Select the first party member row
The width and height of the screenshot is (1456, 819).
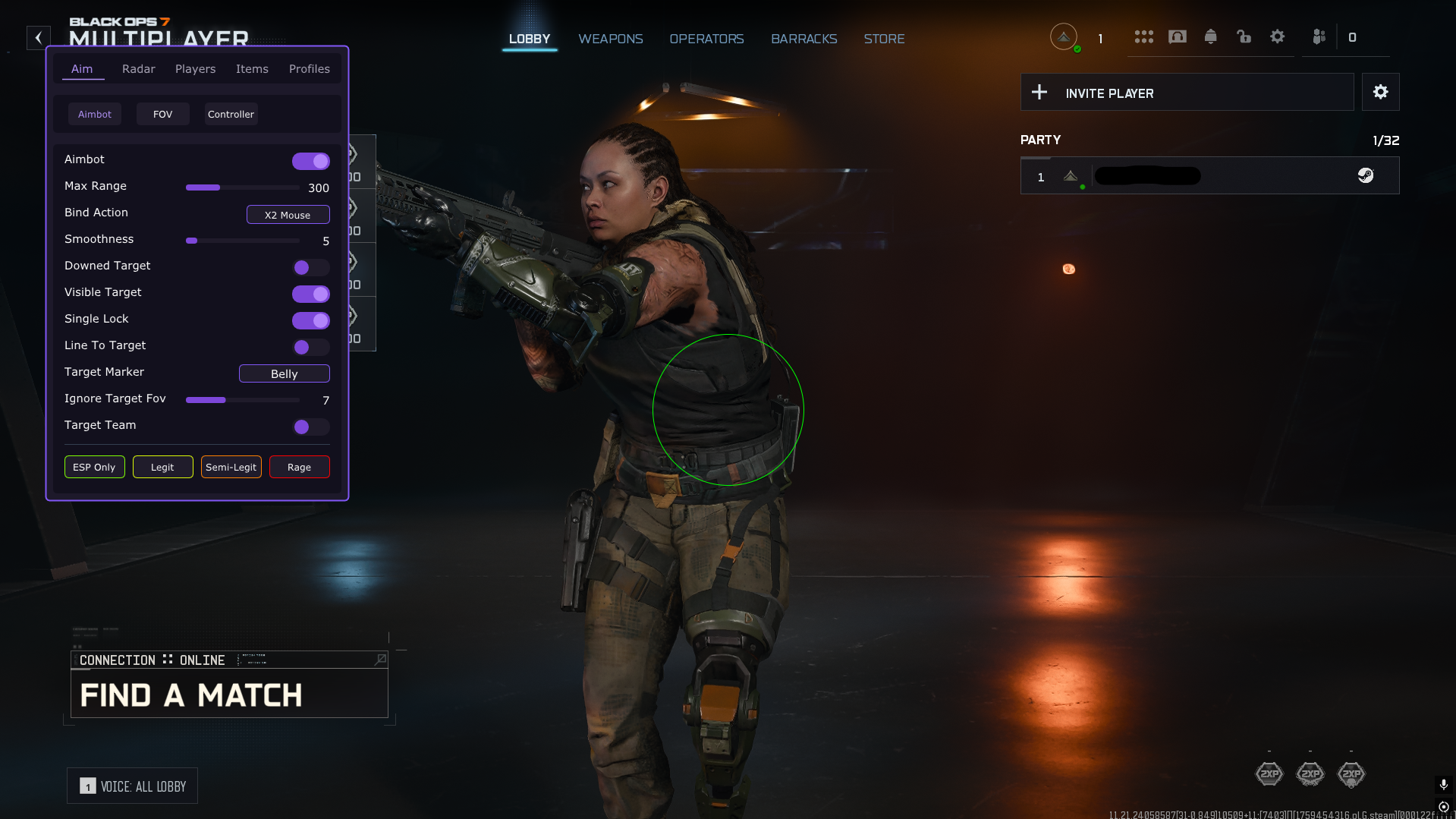point(1209,176)
